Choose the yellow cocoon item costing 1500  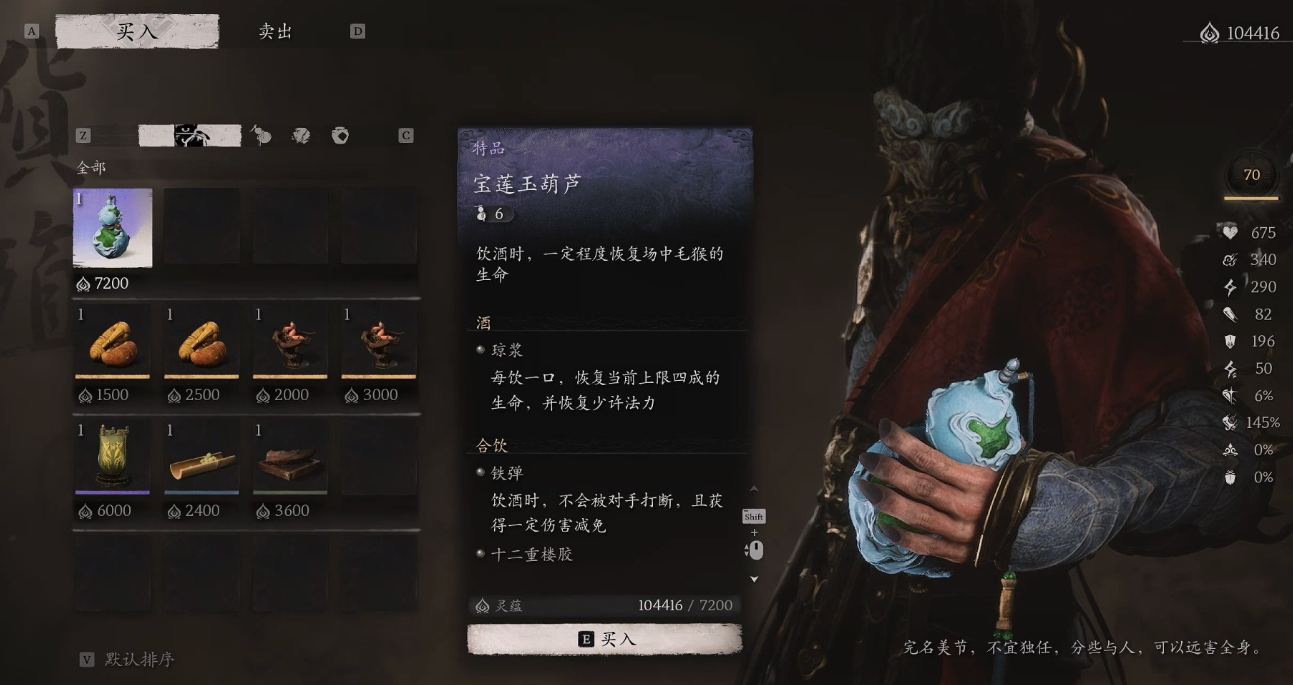[112, 341]
